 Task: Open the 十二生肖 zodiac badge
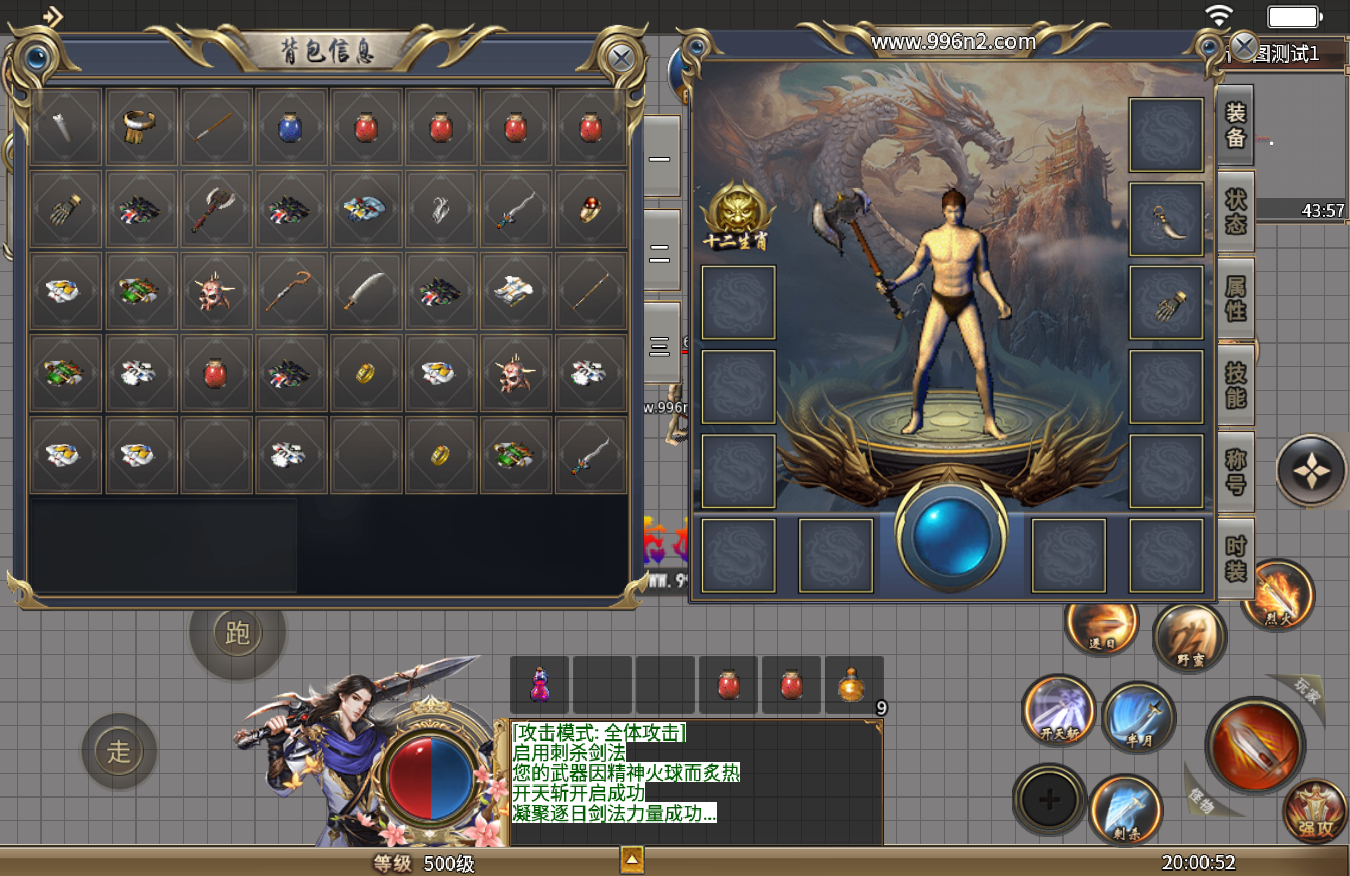point(738,216)
